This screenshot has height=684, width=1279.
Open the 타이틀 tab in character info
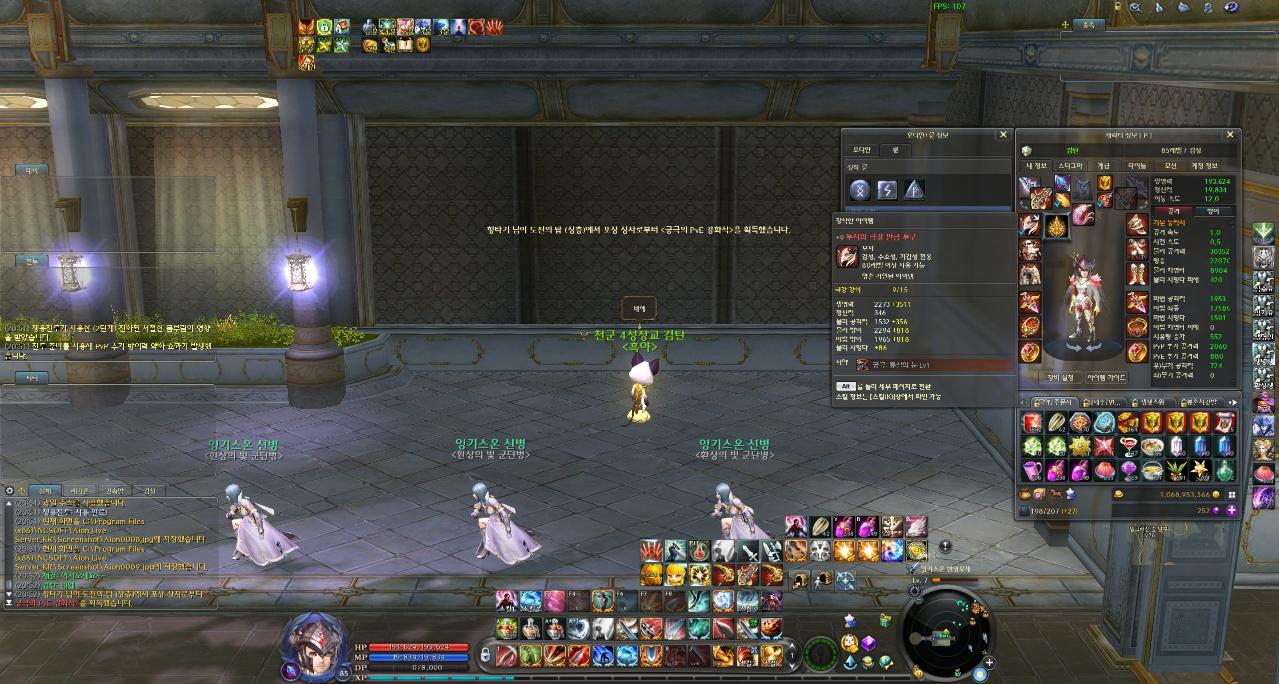pos(1138,165)
